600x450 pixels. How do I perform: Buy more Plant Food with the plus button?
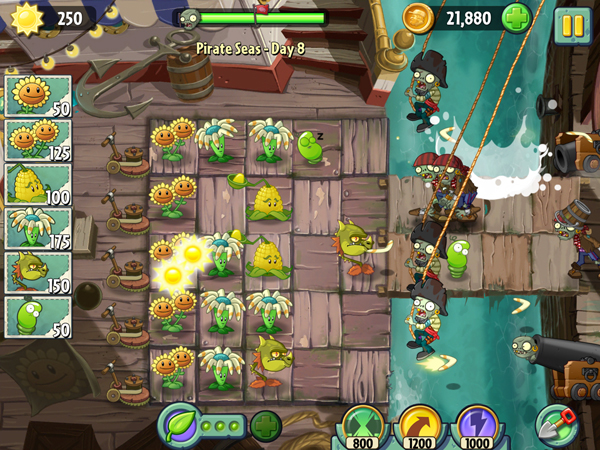(x=265, y=426)
